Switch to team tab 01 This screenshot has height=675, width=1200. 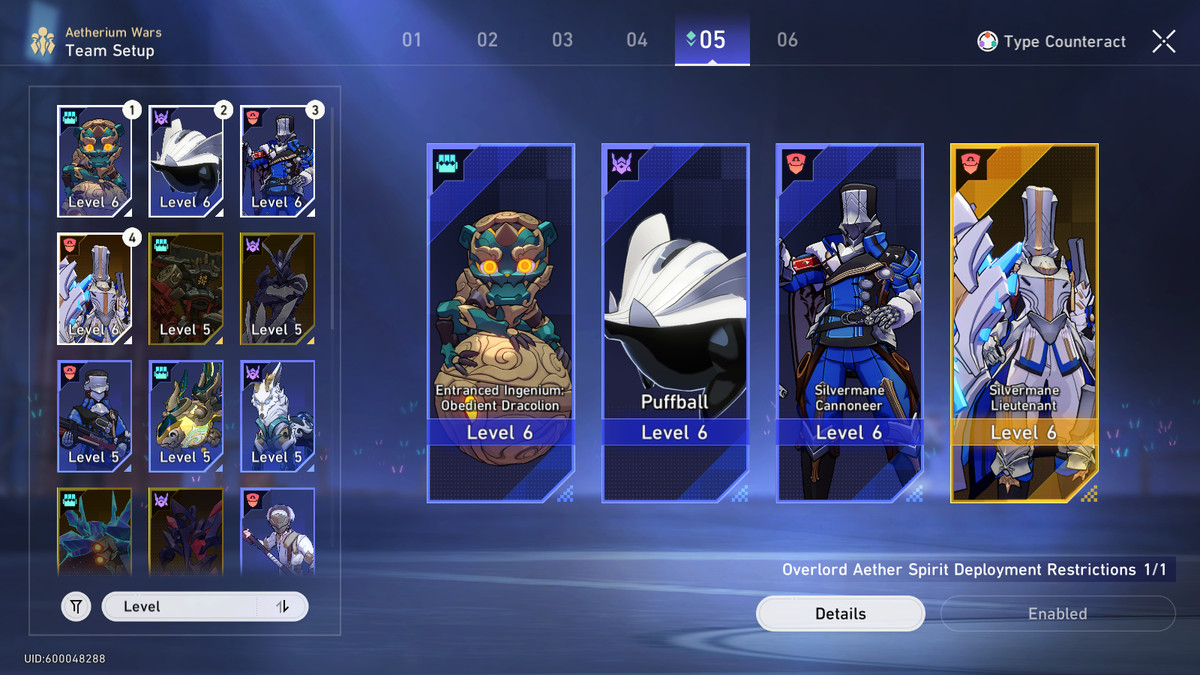coord(412,40)
